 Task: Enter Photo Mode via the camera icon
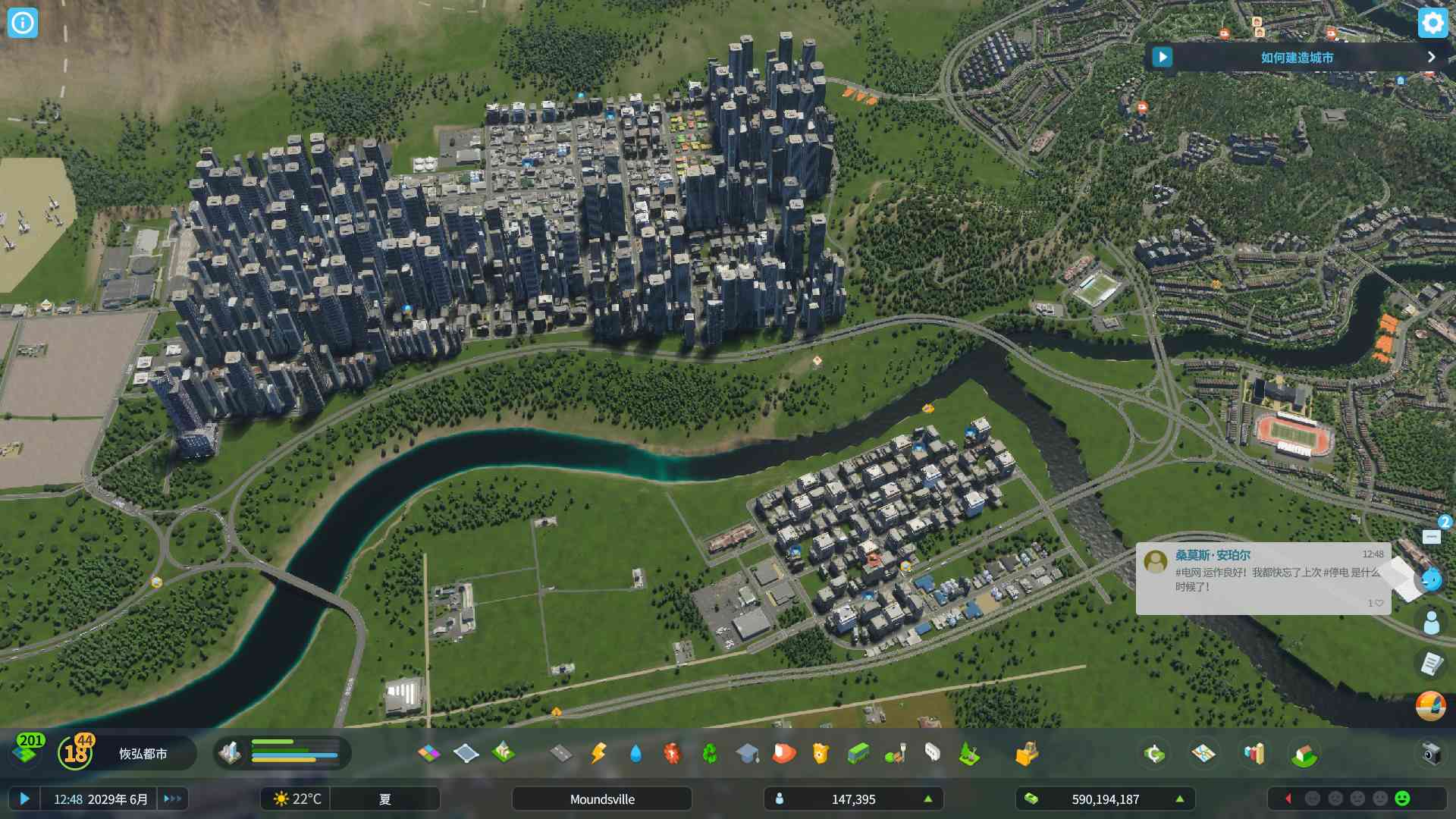pos(1429,753)
